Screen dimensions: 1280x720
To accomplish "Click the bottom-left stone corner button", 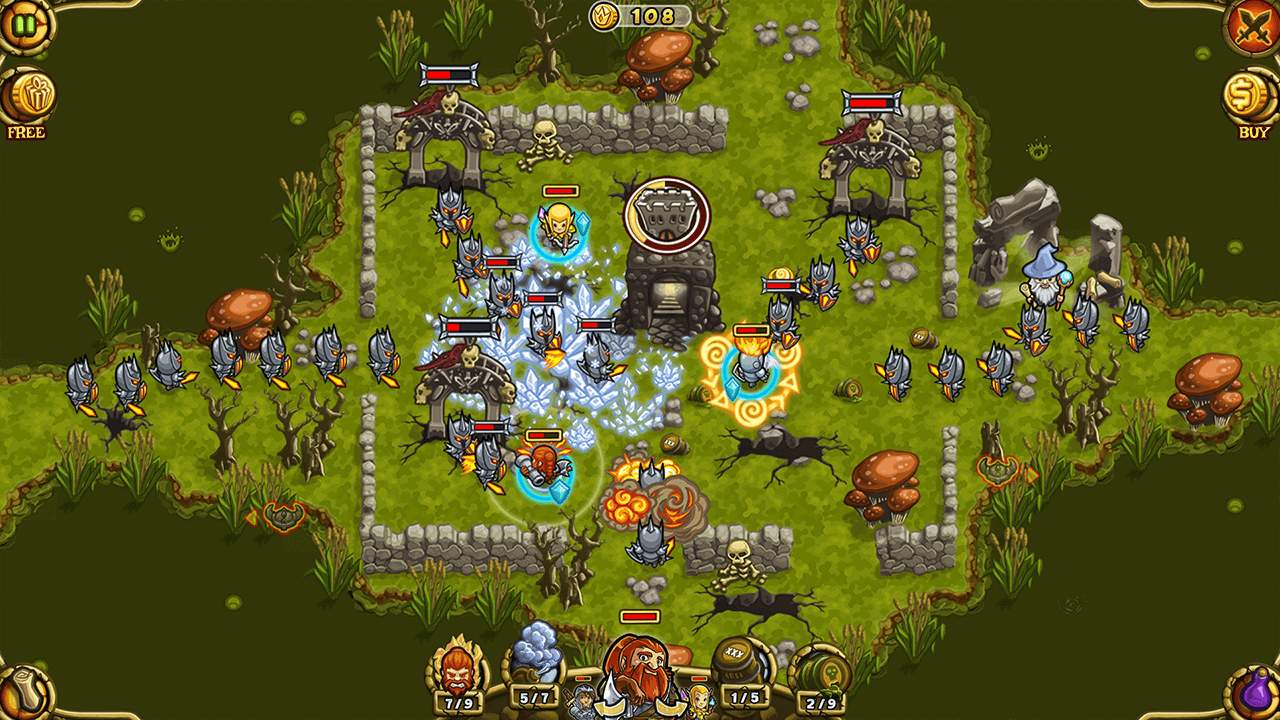I will coord(24,694).
